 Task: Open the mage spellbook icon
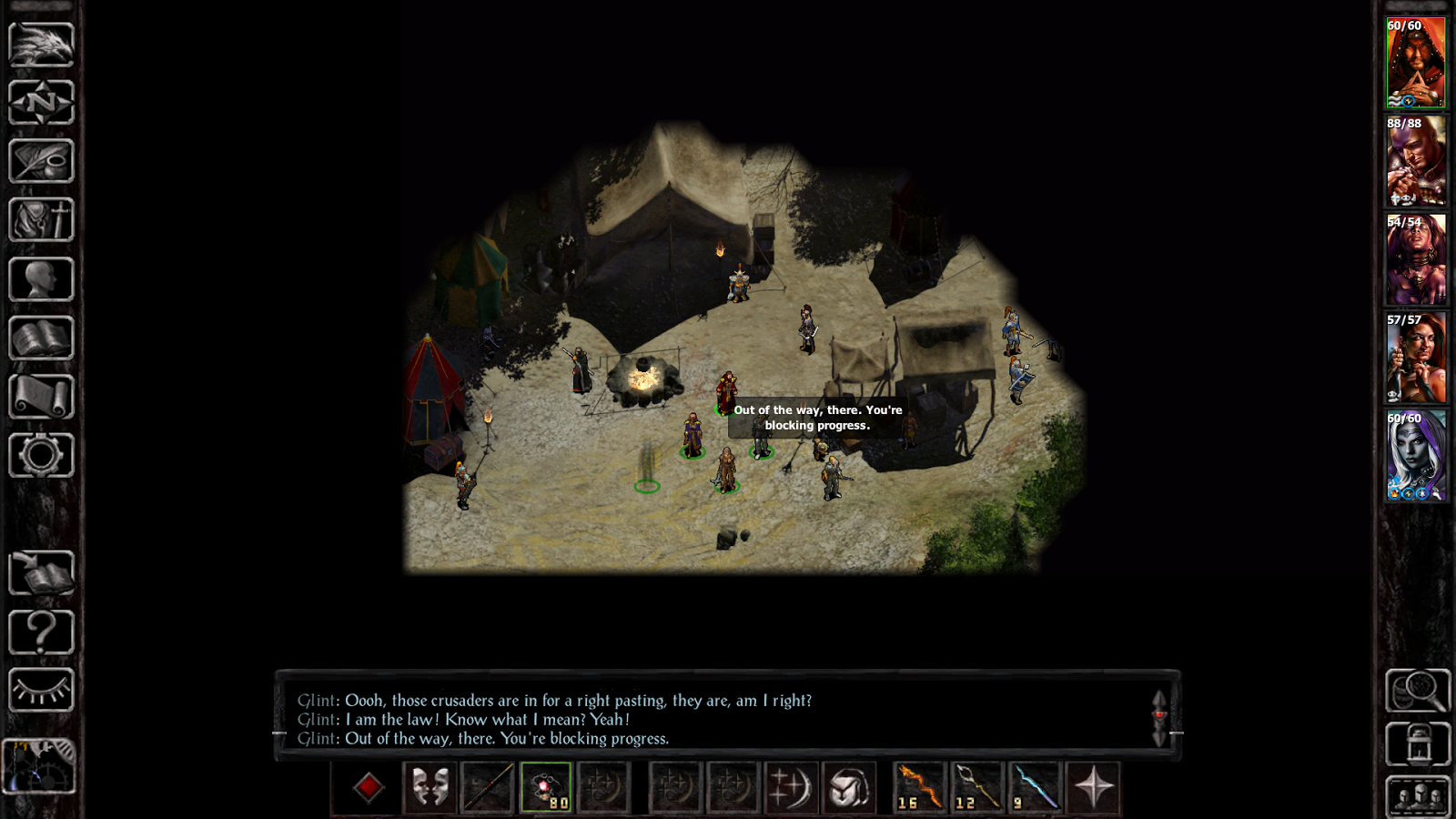click(41, 335)
